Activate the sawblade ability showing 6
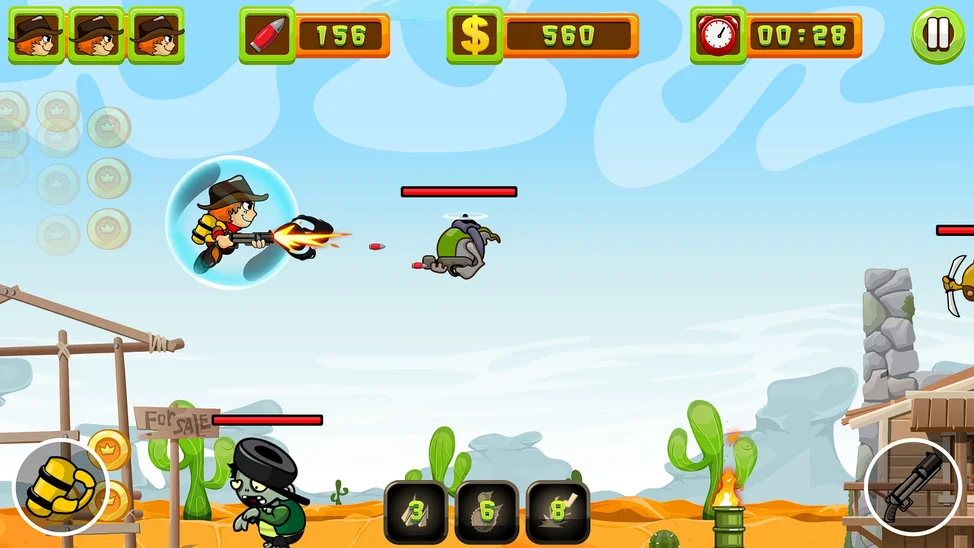The width and height of the screenshot is (974, 548). [487, 512]
